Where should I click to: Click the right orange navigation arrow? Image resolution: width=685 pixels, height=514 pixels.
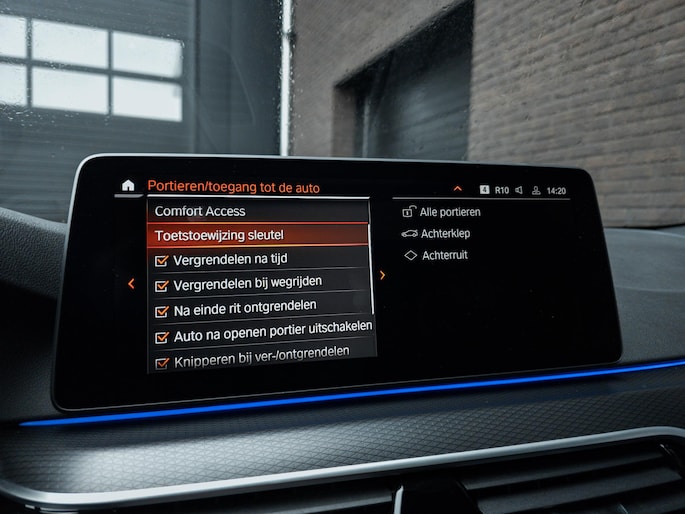382,275
